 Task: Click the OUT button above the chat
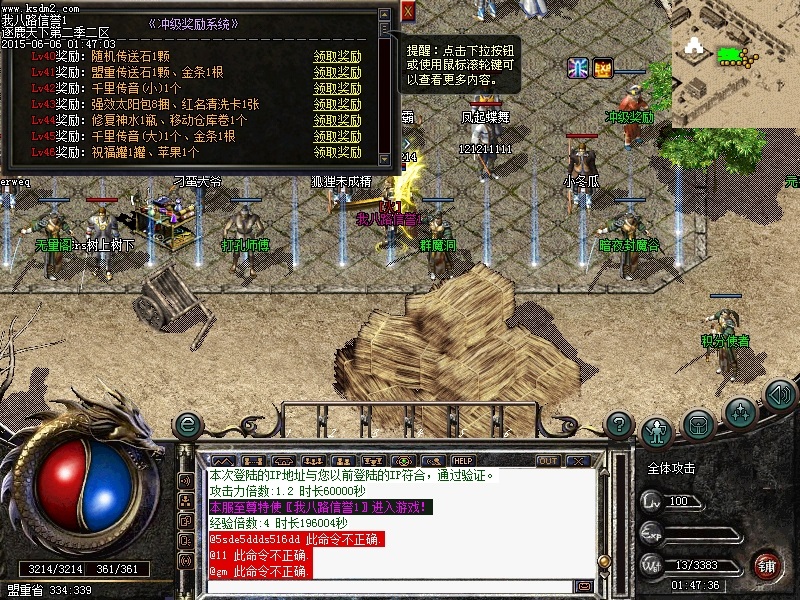(548, 460)
